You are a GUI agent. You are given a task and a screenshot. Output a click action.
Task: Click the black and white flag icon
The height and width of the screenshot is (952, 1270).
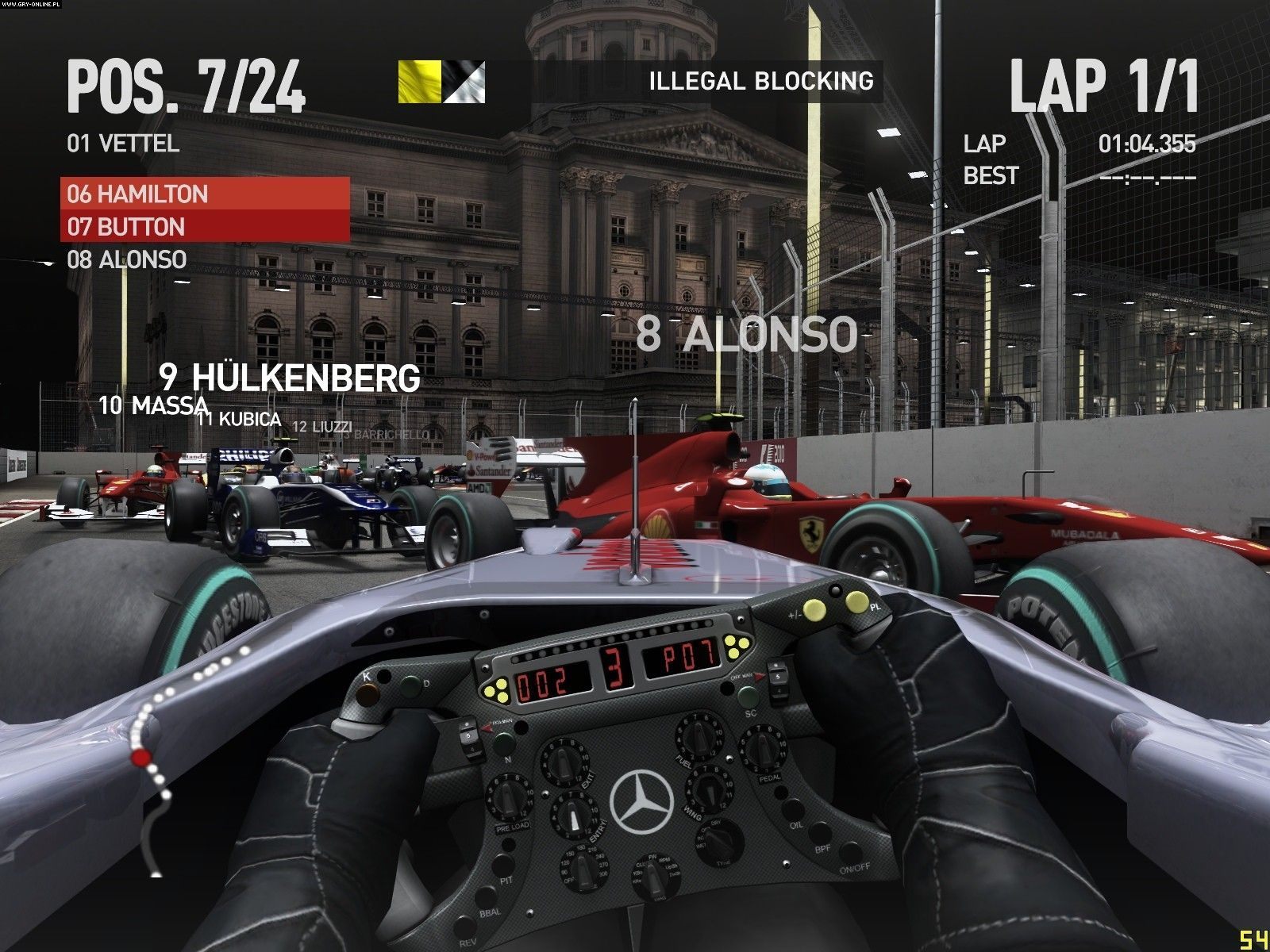point(464,82)
